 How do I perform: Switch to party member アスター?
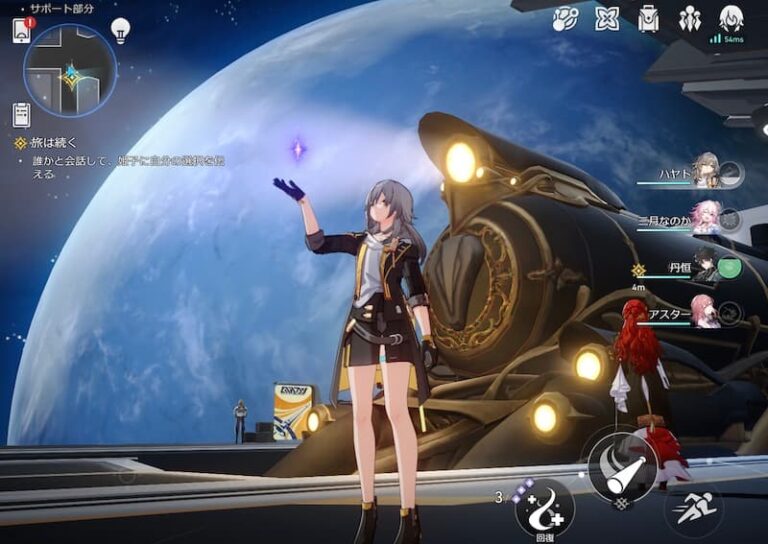click(x=704, y=313)
